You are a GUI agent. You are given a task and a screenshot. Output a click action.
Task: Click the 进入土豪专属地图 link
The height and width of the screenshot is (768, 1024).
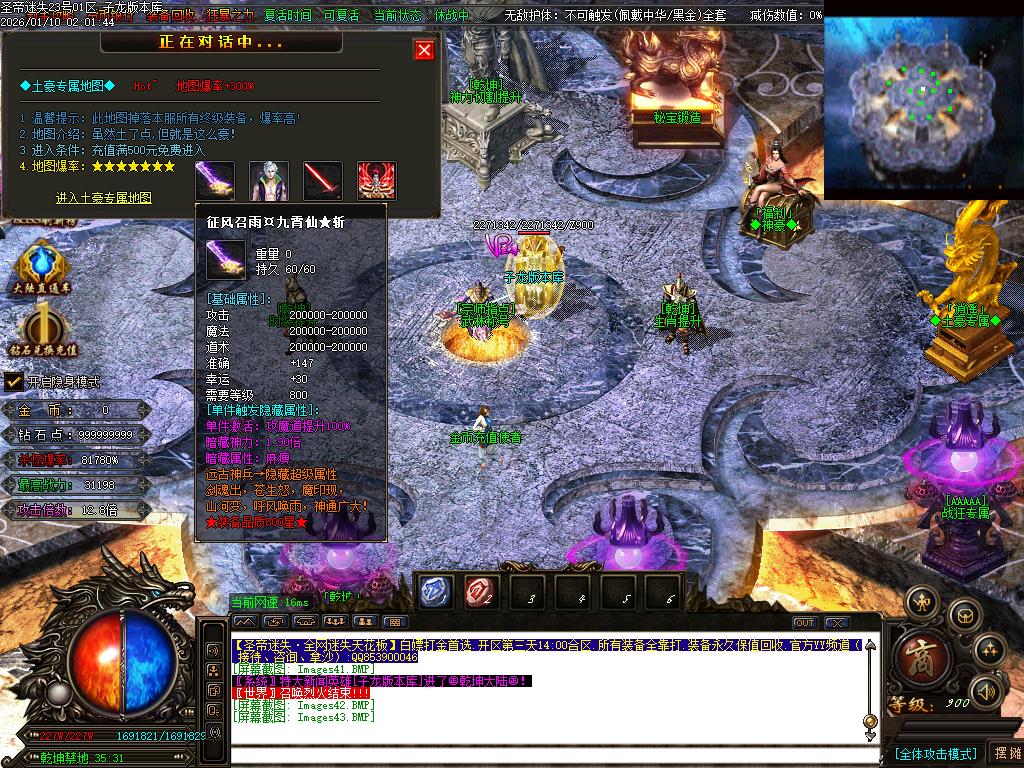tap(104, 198)
